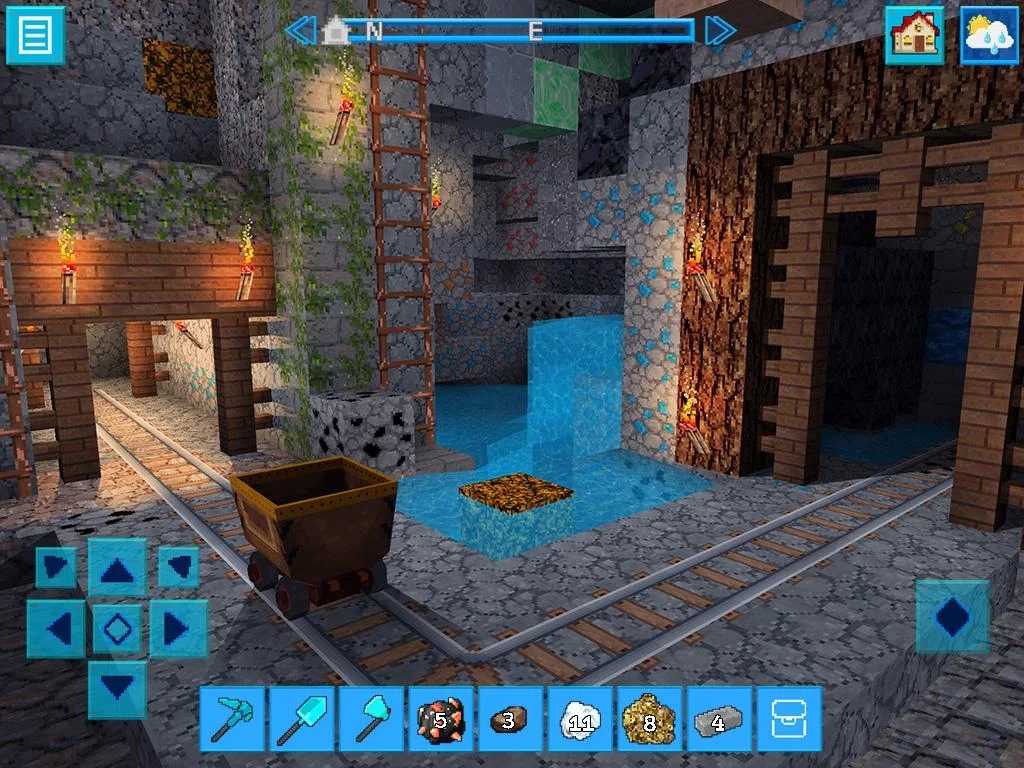The height and width of the screenshot is (768, 1024).
Task: Open the chest inventory button
Action: [789, 718]
